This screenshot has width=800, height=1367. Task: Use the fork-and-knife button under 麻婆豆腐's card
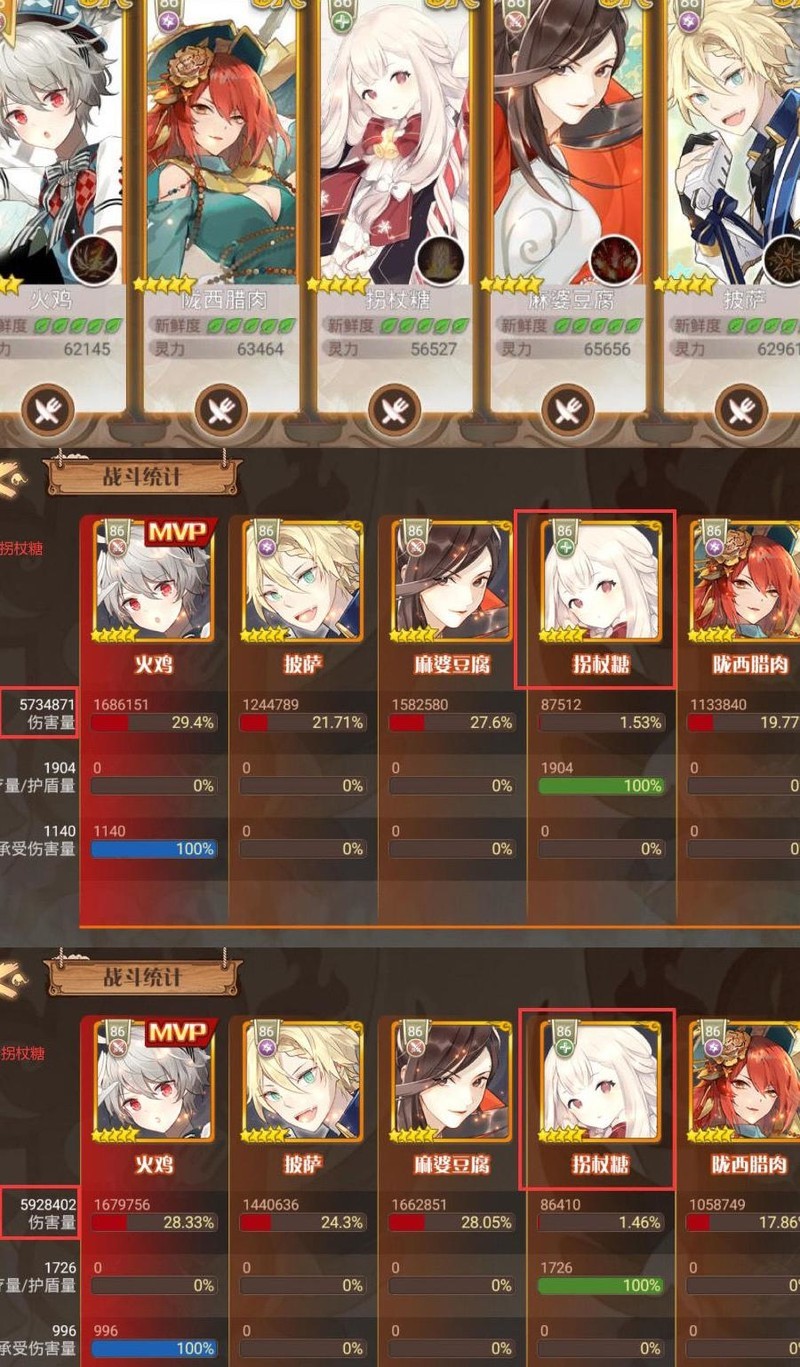(x=568, y=411)
